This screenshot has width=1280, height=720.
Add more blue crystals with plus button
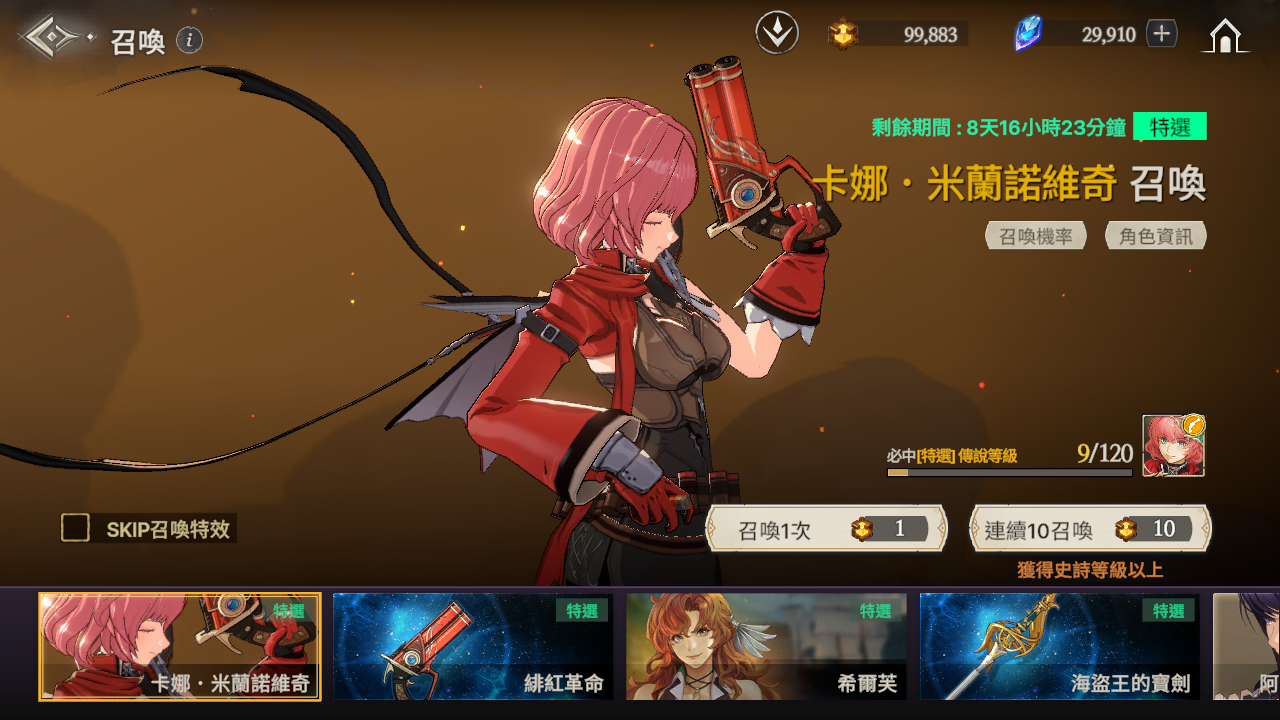click(1161, 34)
